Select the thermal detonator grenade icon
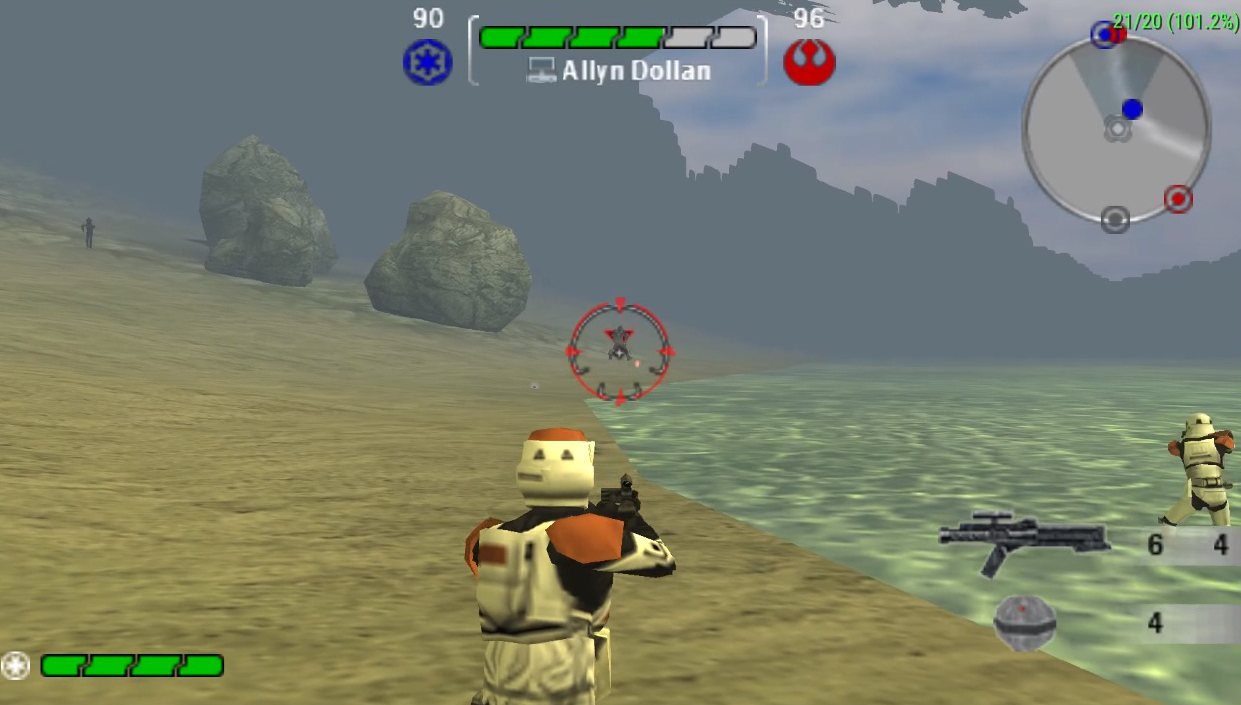This screenshot has width=1241, height=705. pos(1025,623)
